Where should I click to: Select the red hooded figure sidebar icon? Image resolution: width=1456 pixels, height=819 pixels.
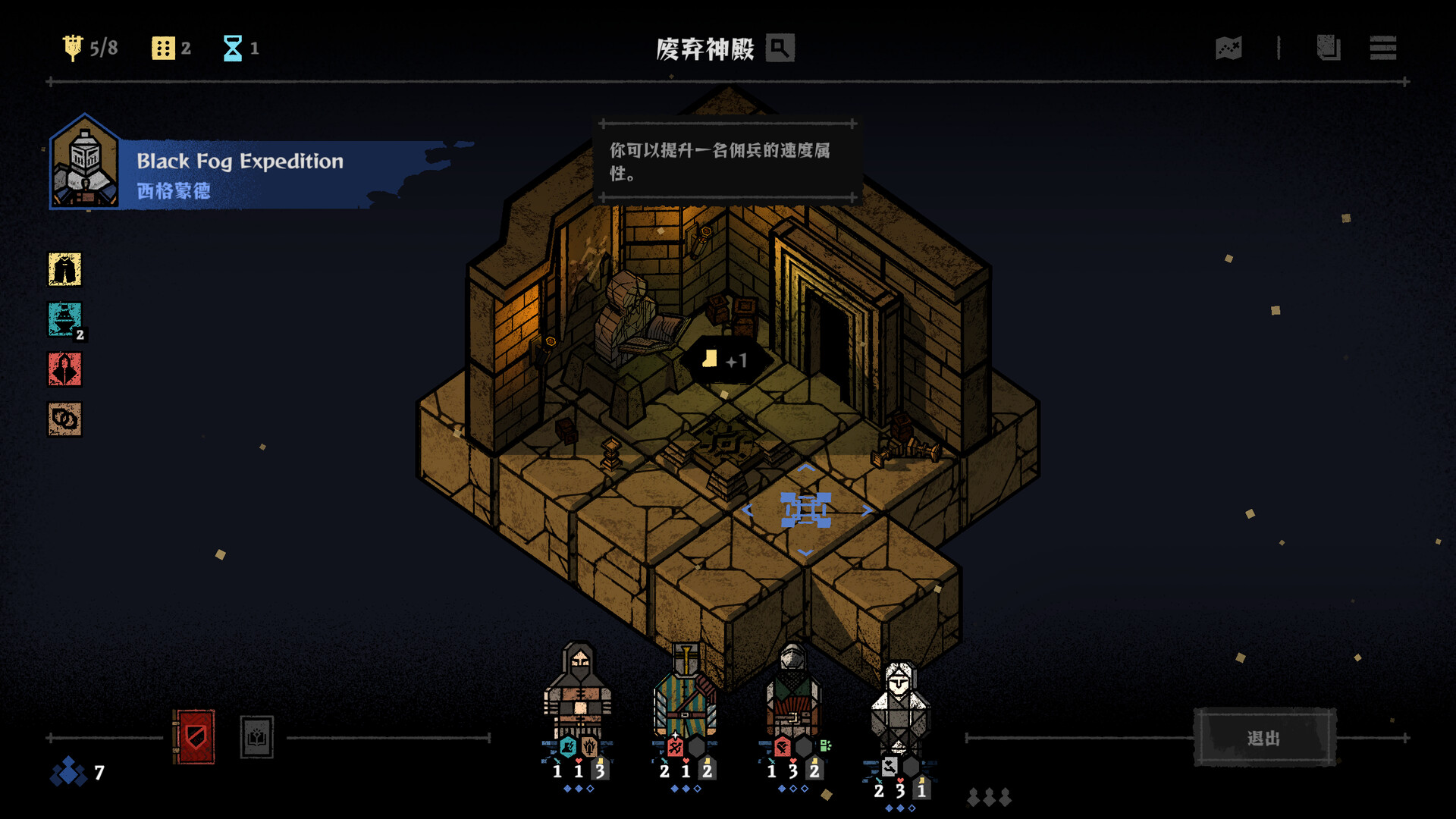click(x=64, y=371)
